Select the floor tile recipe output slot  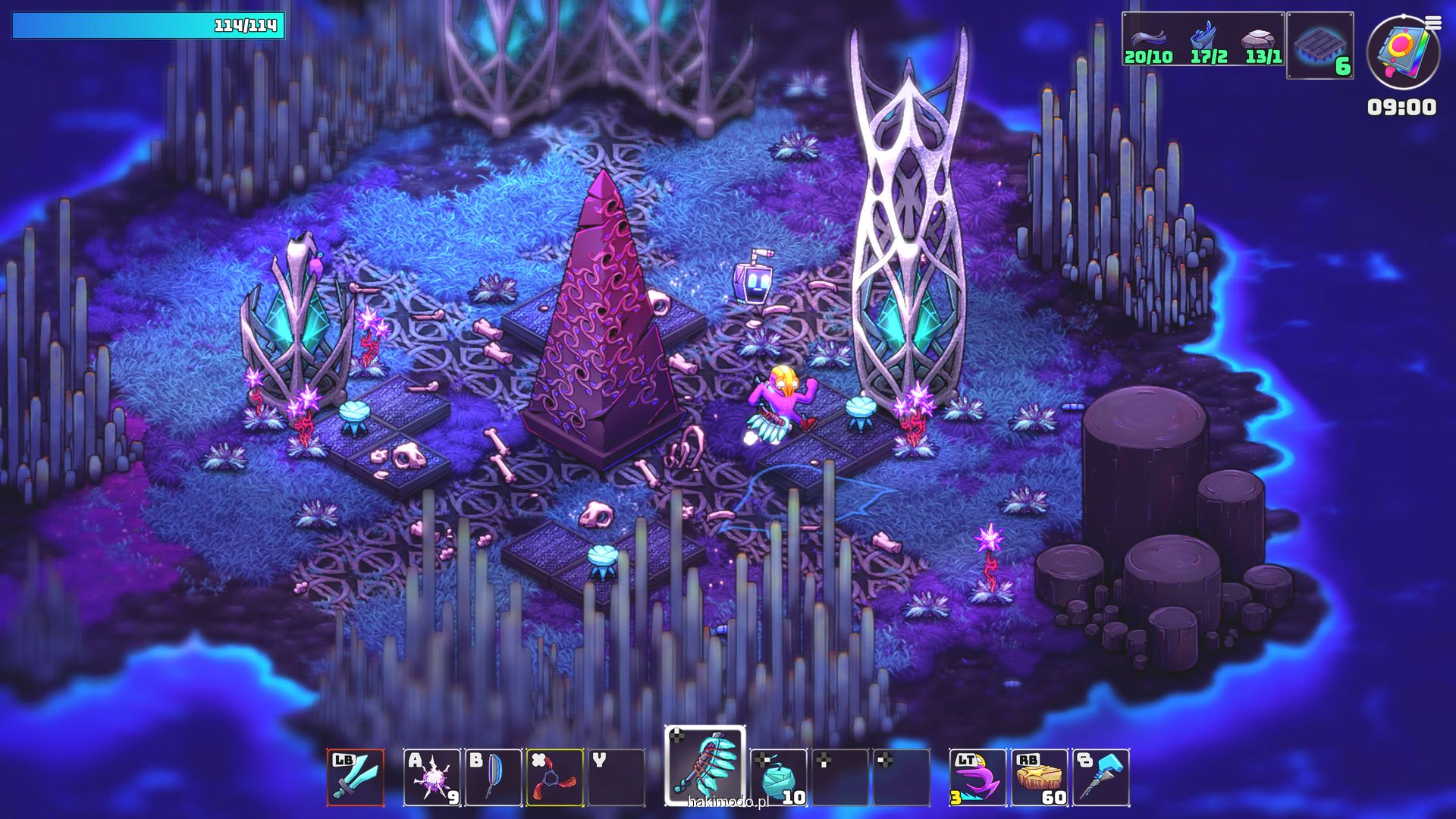pos(1320,45)
